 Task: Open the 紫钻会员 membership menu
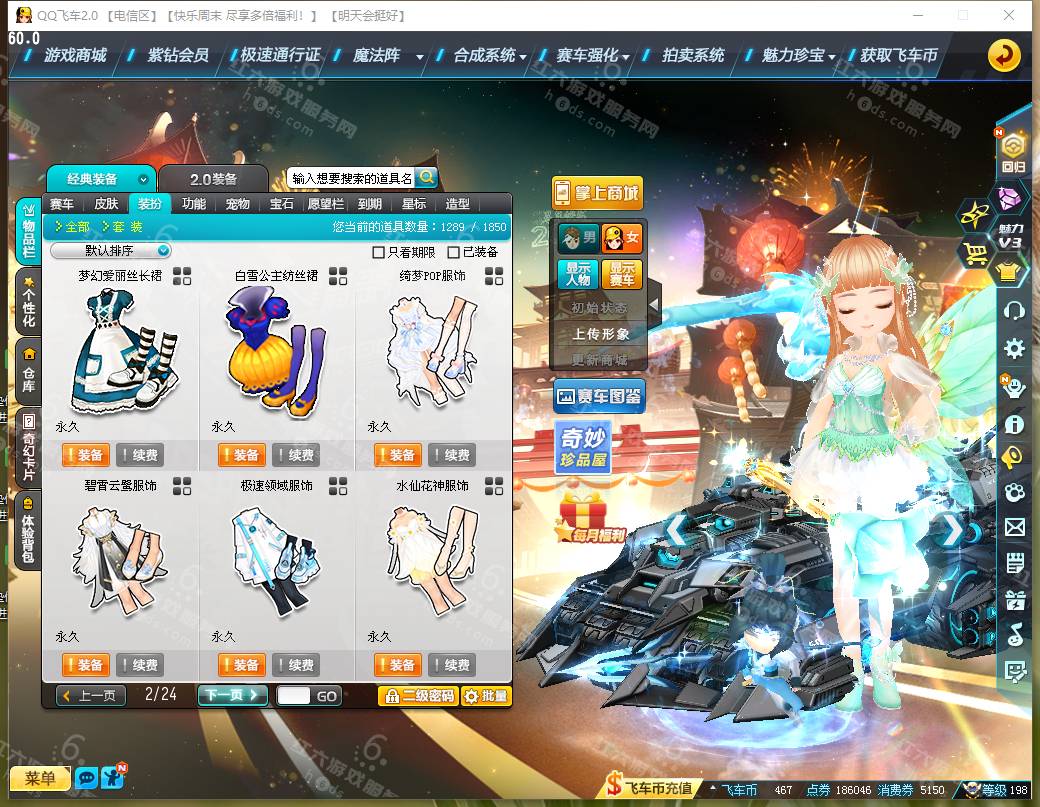tap(177, 56)
